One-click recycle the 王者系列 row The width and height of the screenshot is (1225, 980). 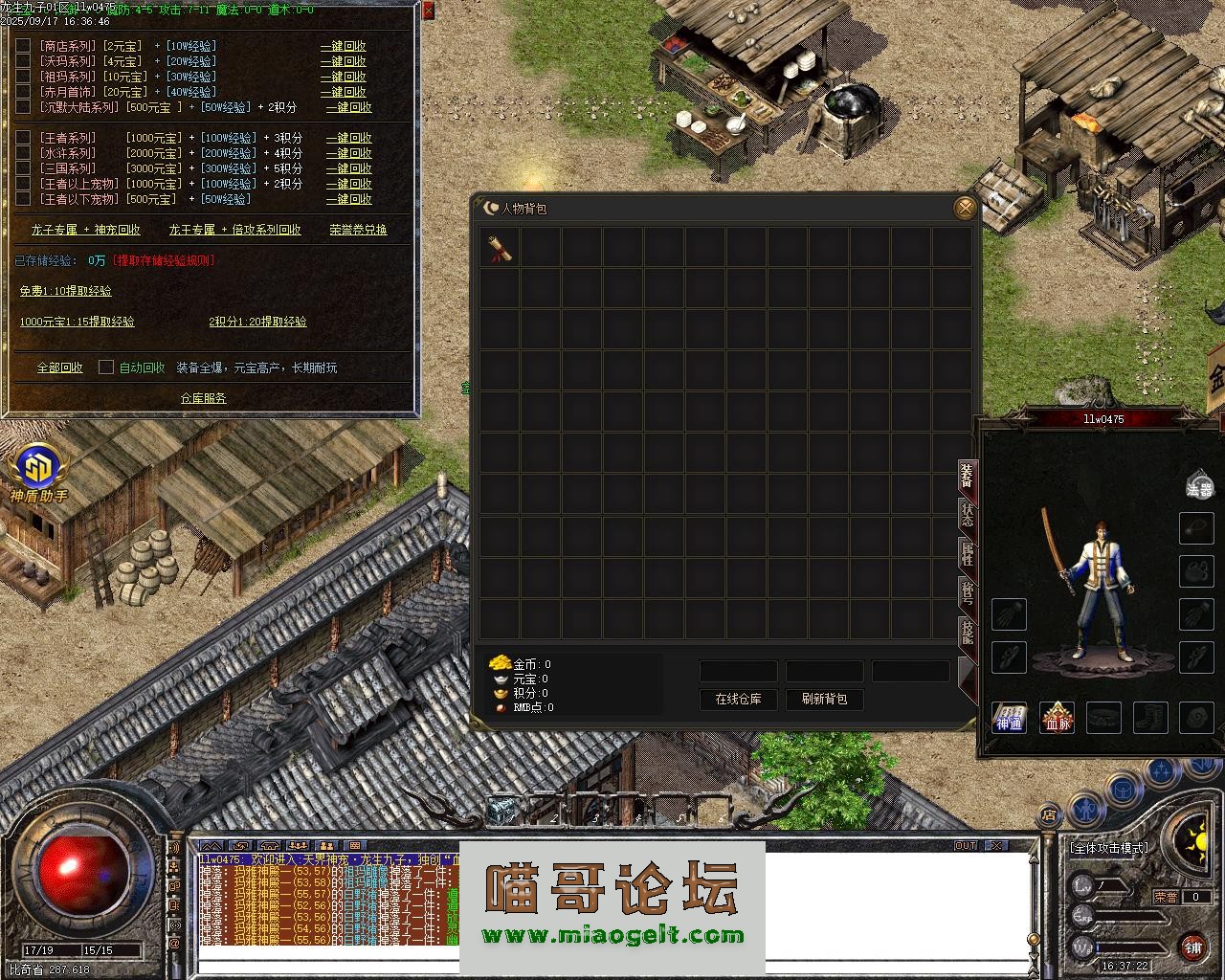[349, 138]
